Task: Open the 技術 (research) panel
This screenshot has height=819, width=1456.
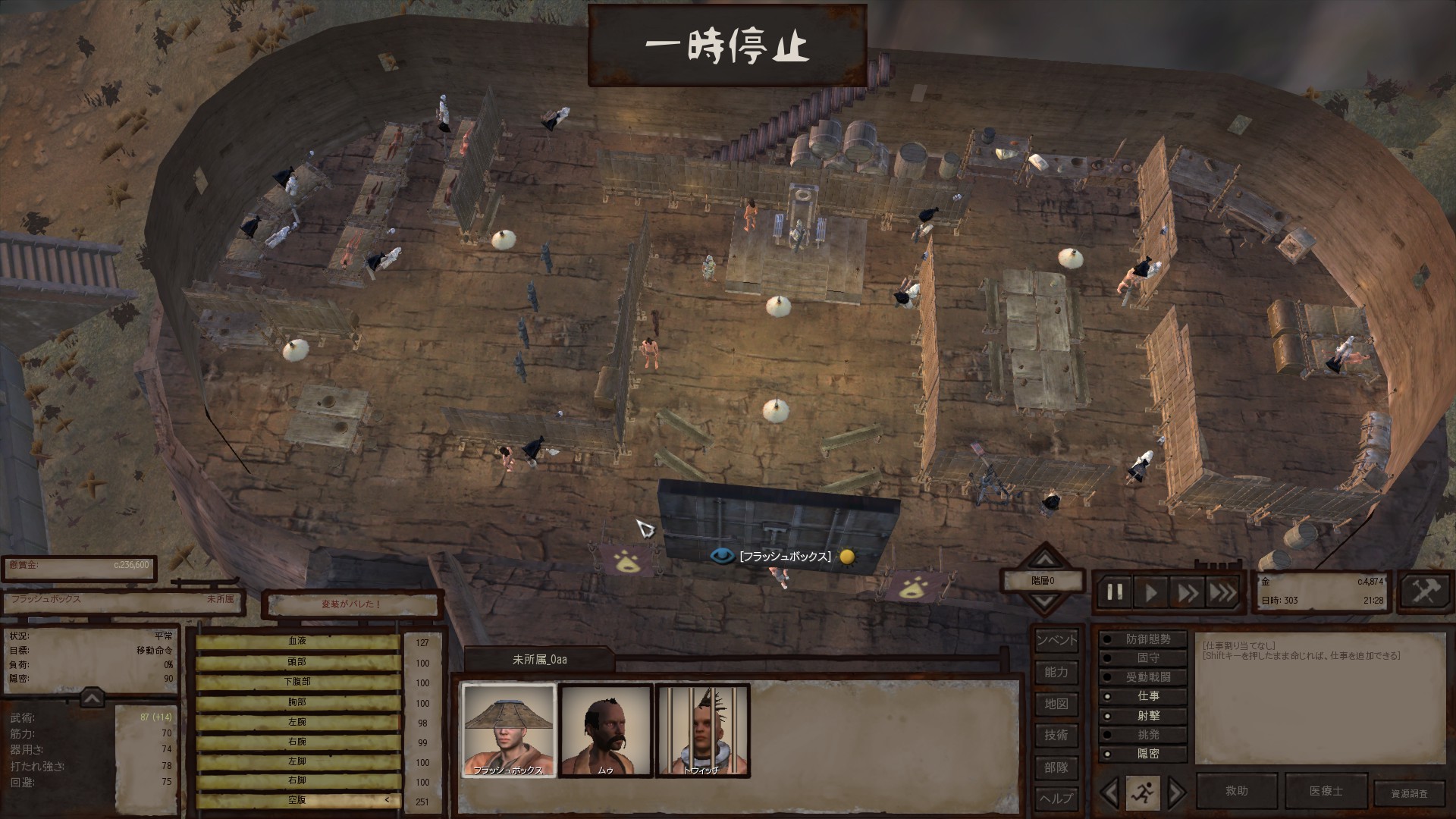Action: (1056, 735)
